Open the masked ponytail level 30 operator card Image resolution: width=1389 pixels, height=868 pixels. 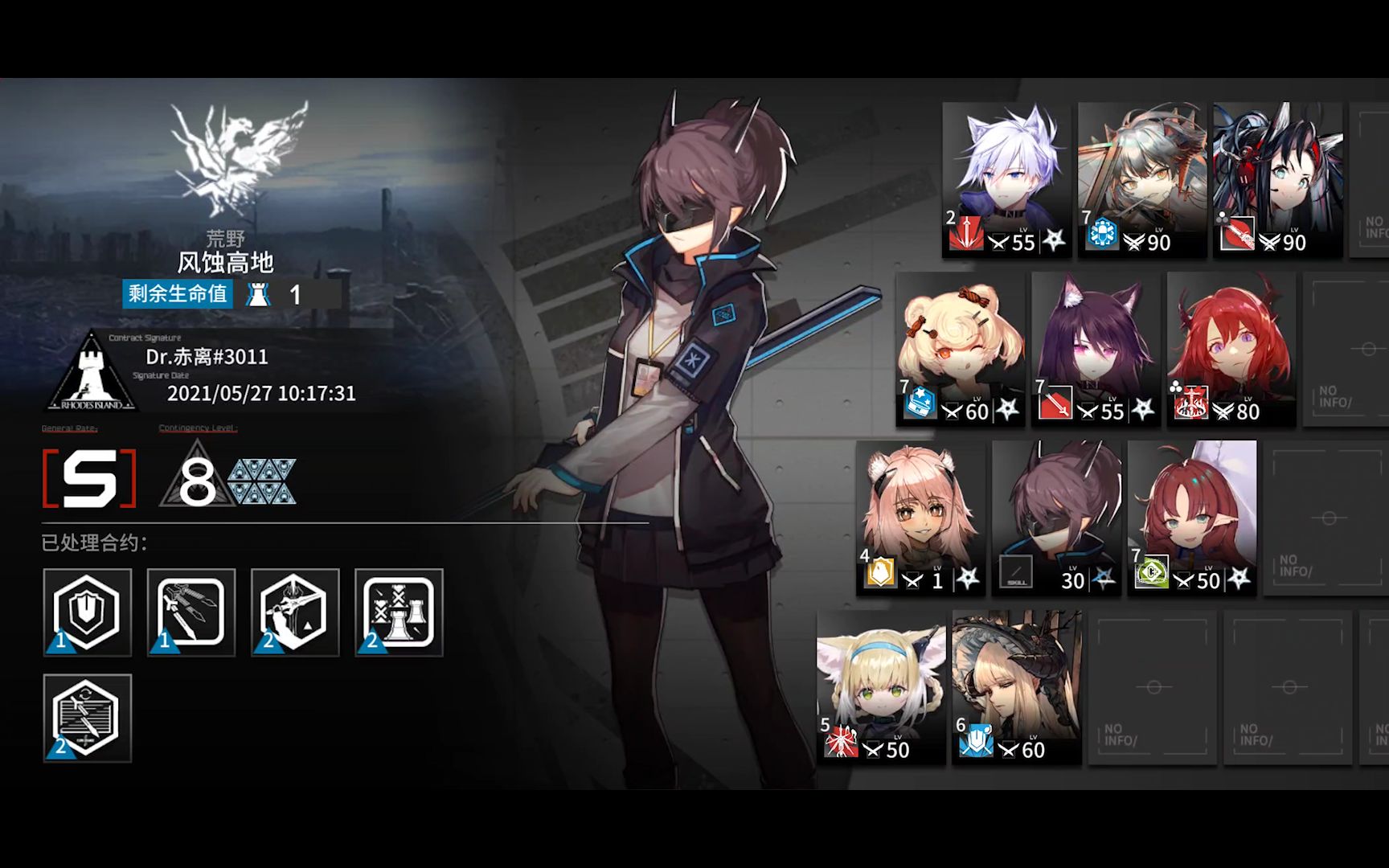(1056, 517)
